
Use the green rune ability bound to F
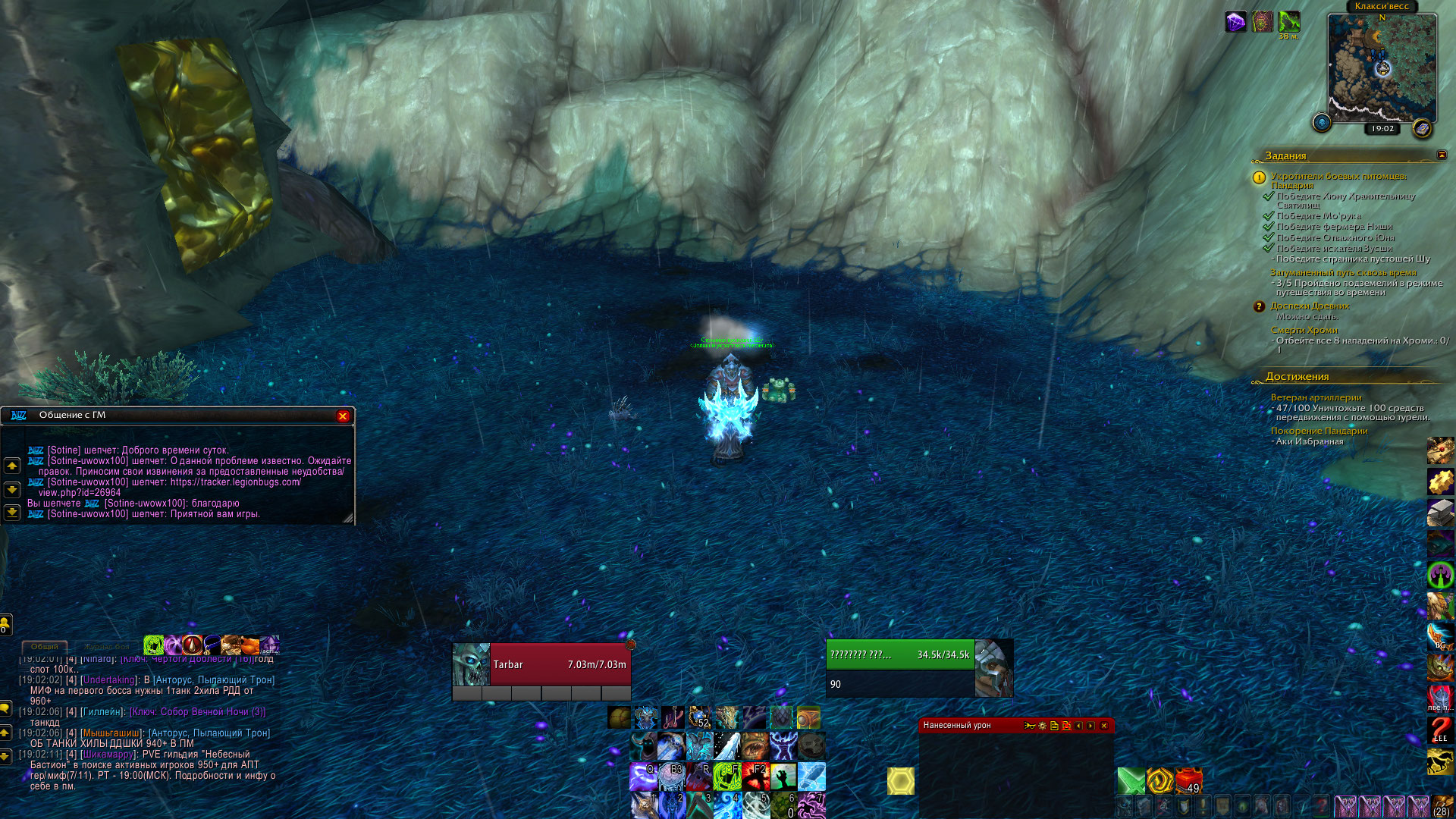(x=726, y=777)
